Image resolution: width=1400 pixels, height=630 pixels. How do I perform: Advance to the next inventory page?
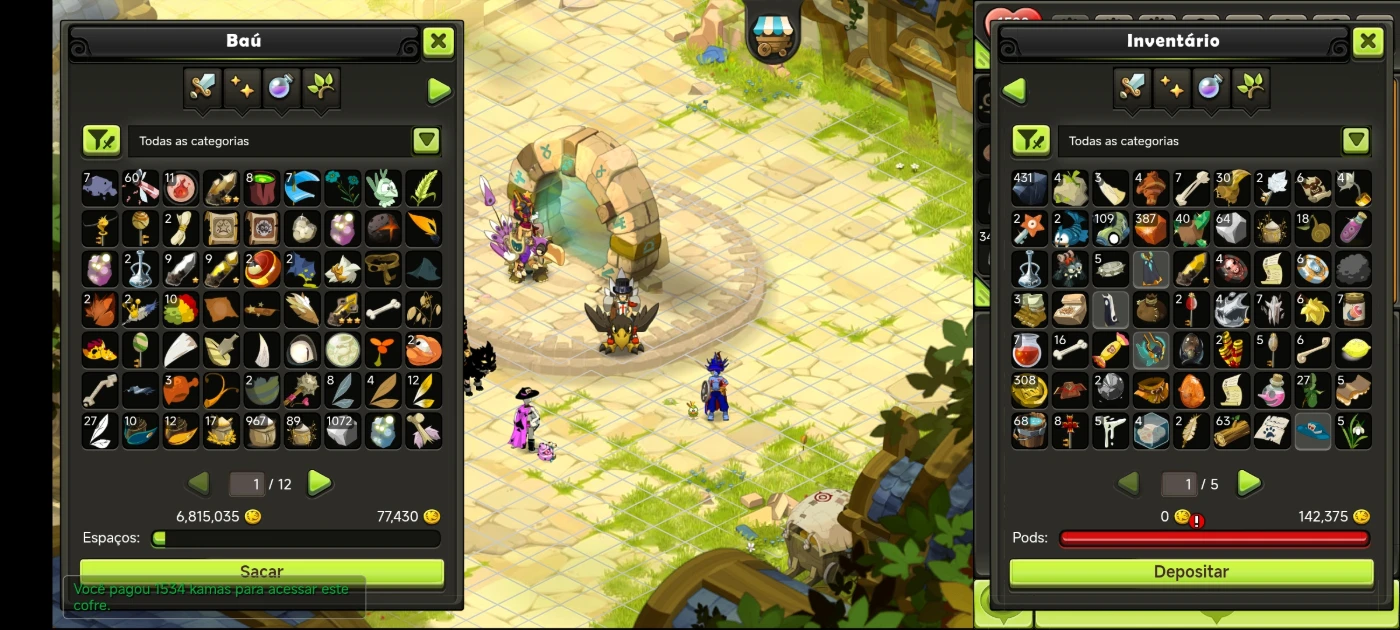point(1248,484)
